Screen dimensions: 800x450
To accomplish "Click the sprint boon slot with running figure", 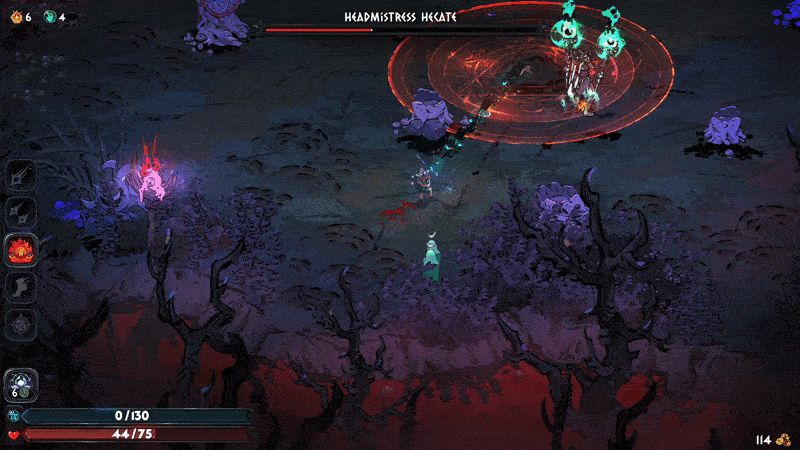I will 21,286.
